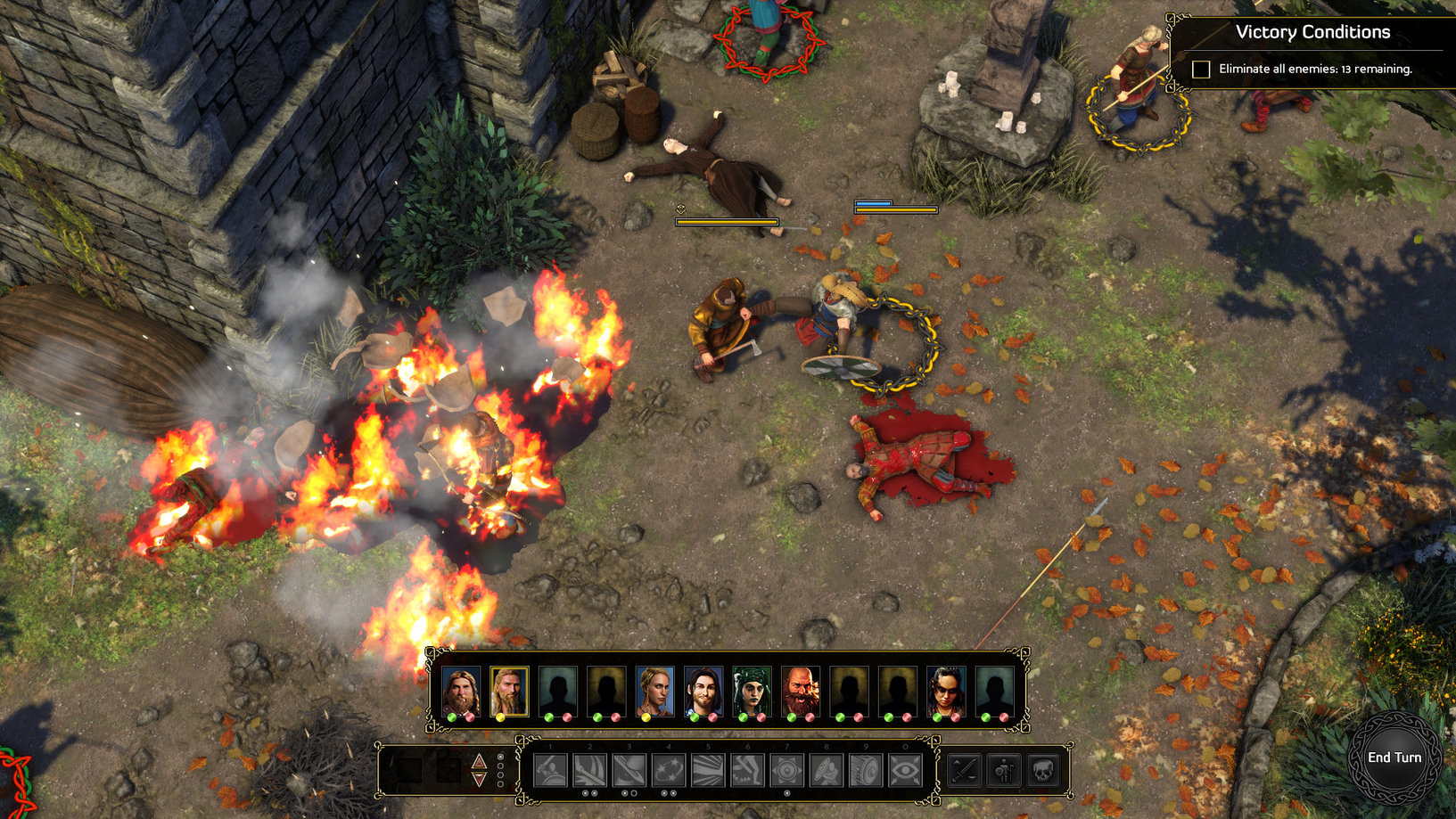Select the blonde woman portrait in turn order
This screenshot has width=1456, height=819.
pyautogui.click(x=654, y=691)
